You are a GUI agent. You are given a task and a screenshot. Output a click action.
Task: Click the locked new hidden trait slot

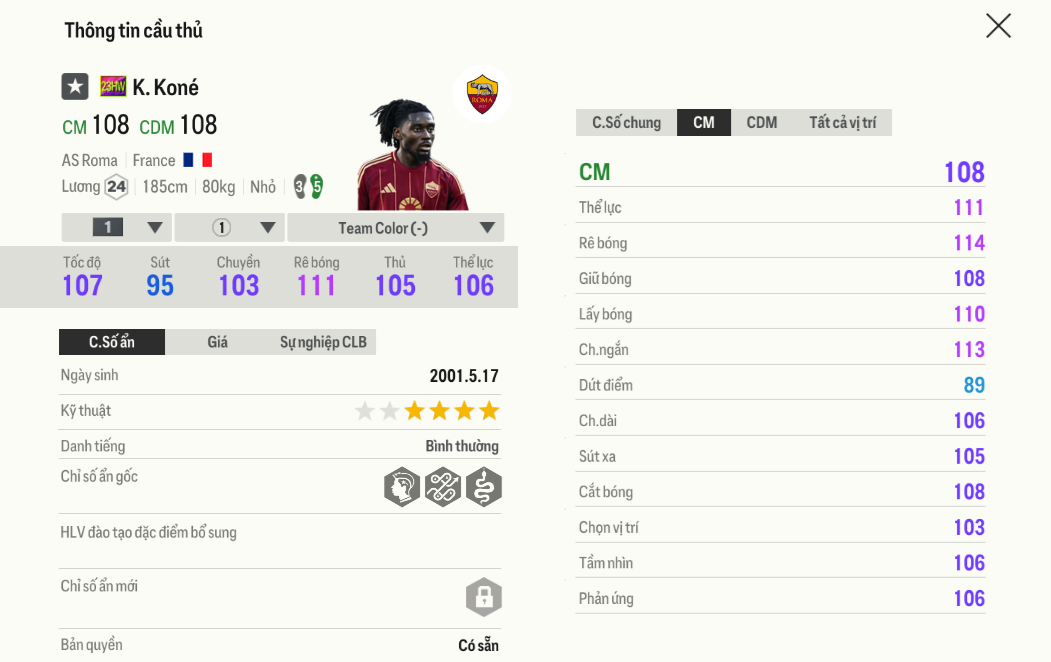pyautogui.click(x=483, y=597)
